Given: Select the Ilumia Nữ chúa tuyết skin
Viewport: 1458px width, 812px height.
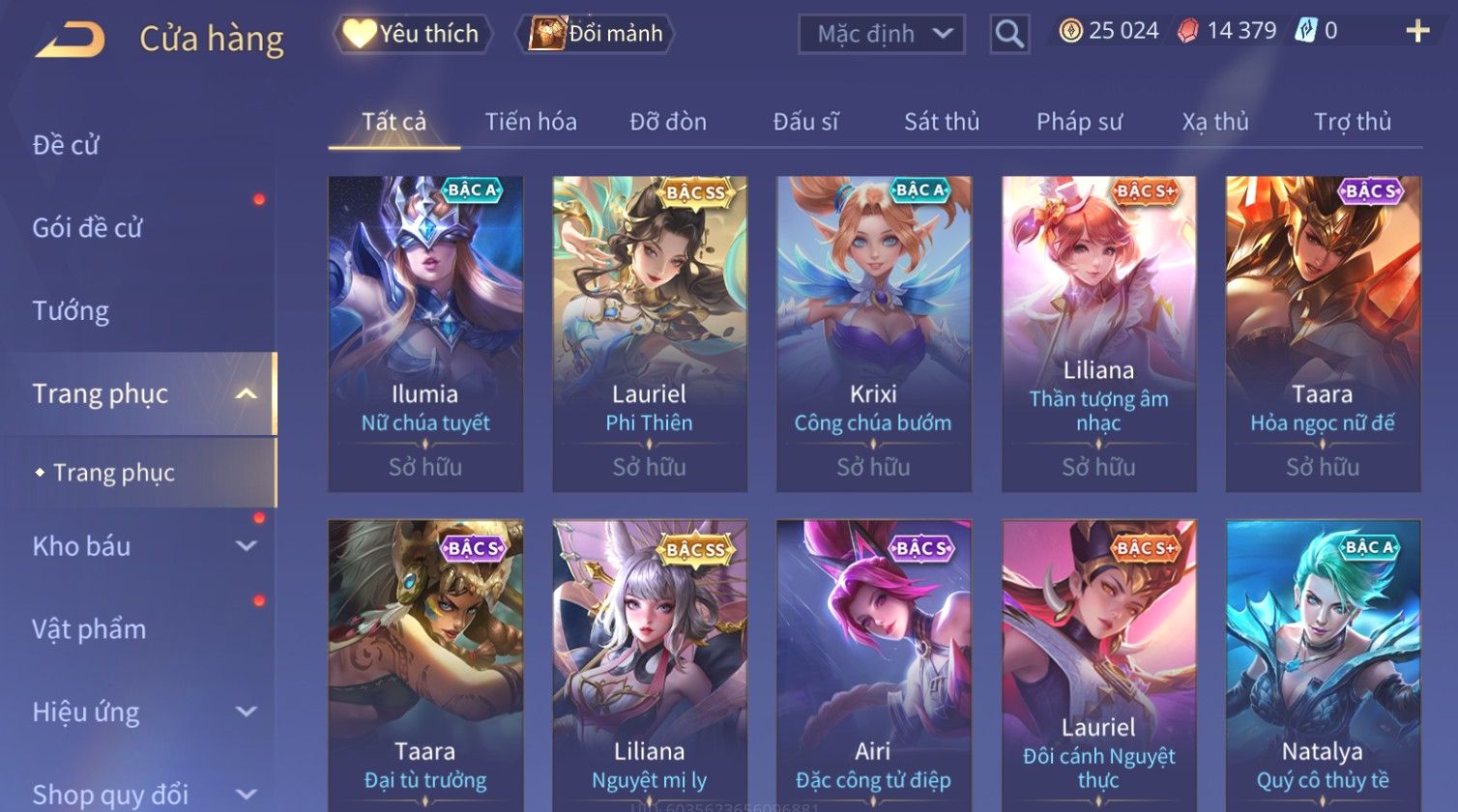Looking at the screenshot, I should coord(425,333).
